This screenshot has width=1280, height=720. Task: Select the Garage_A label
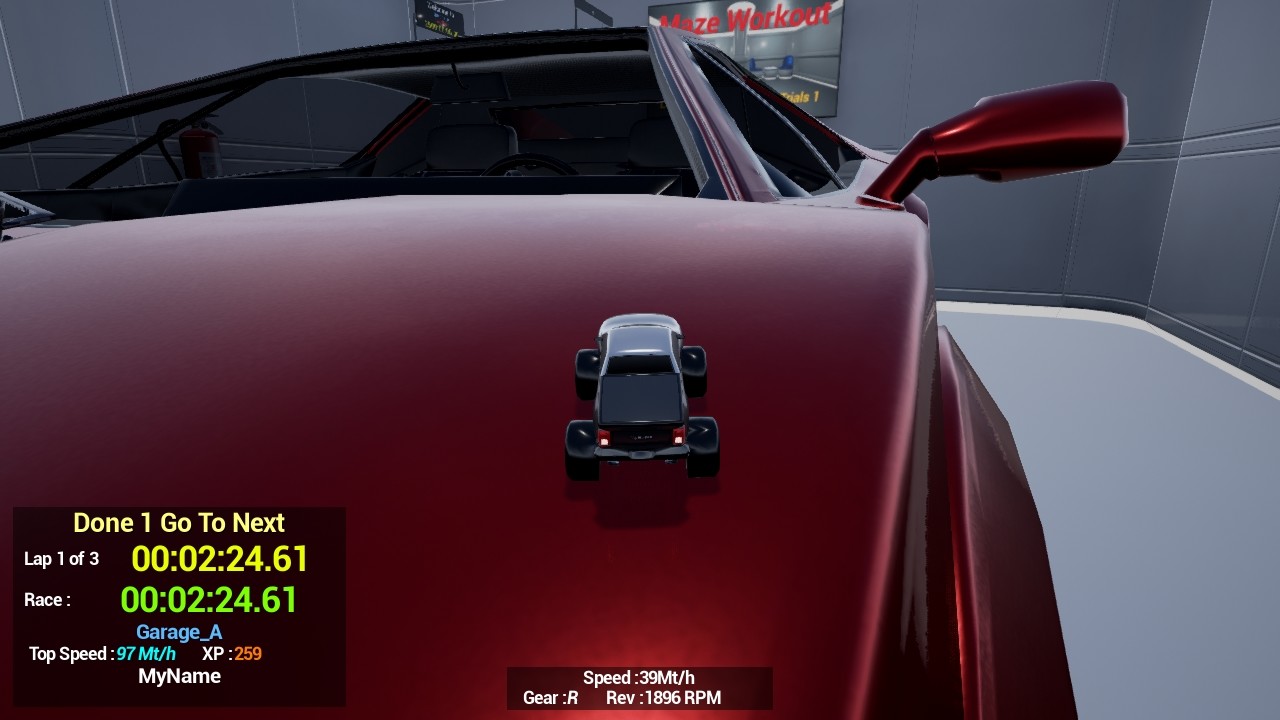pos(178,632)
